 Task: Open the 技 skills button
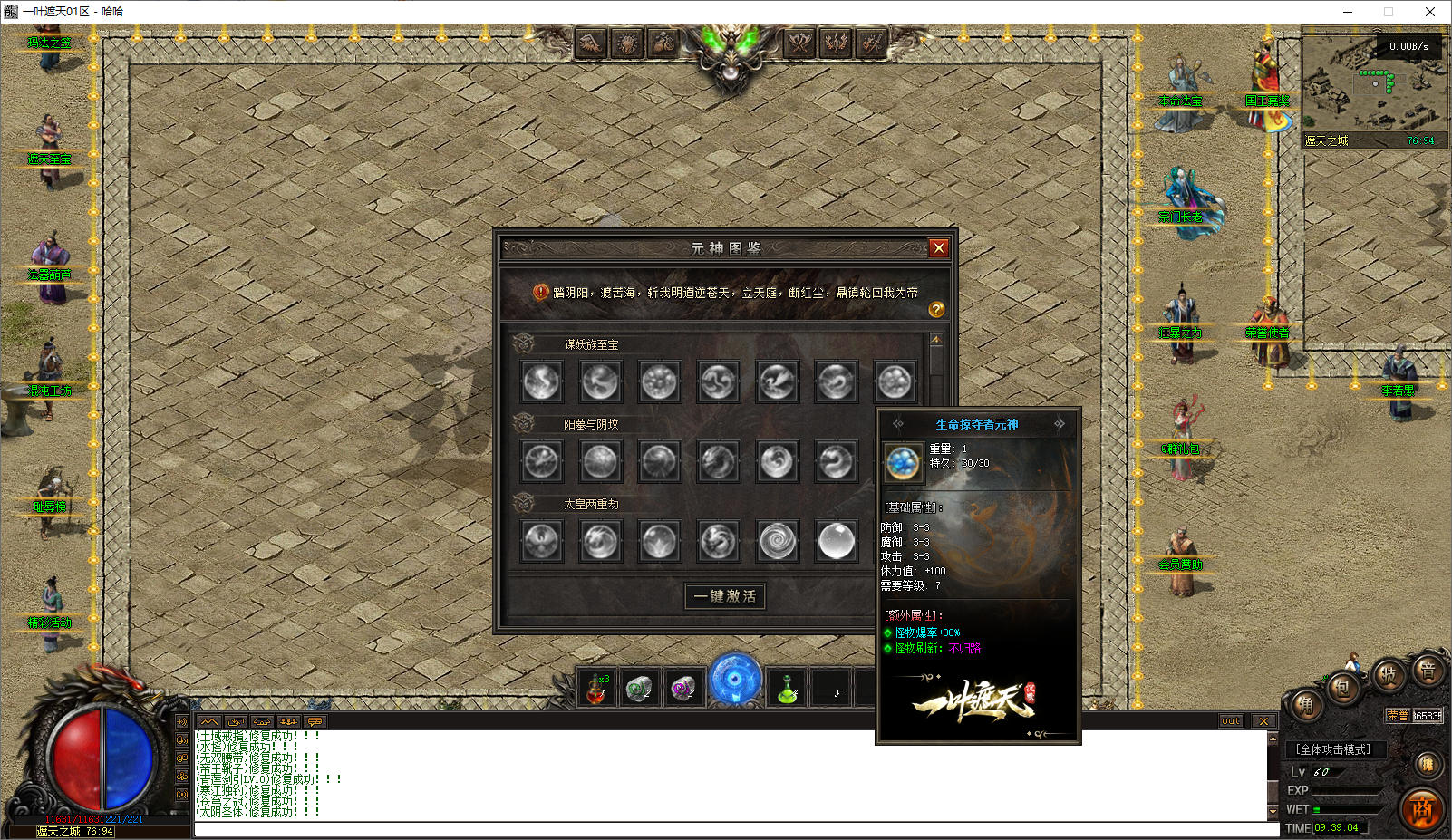(1388, 674)
